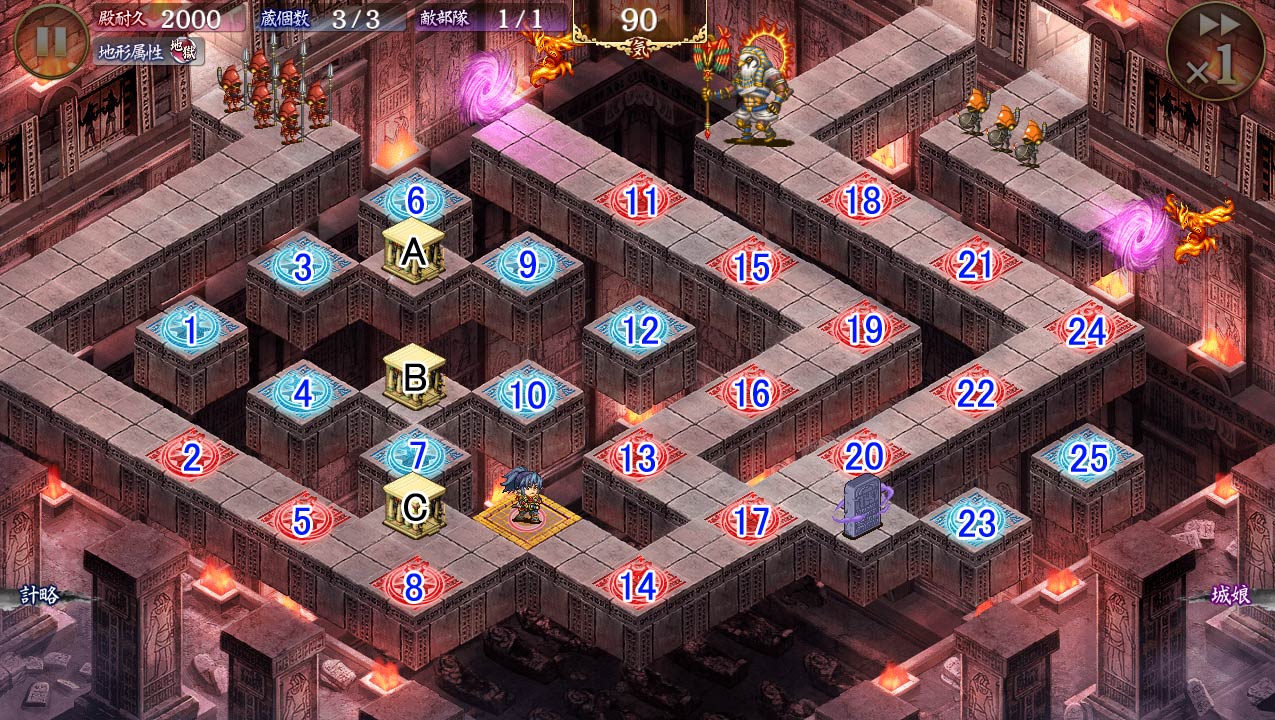Choose blue deployment tile 25
1275x720 pixels.
(1087, 458)
